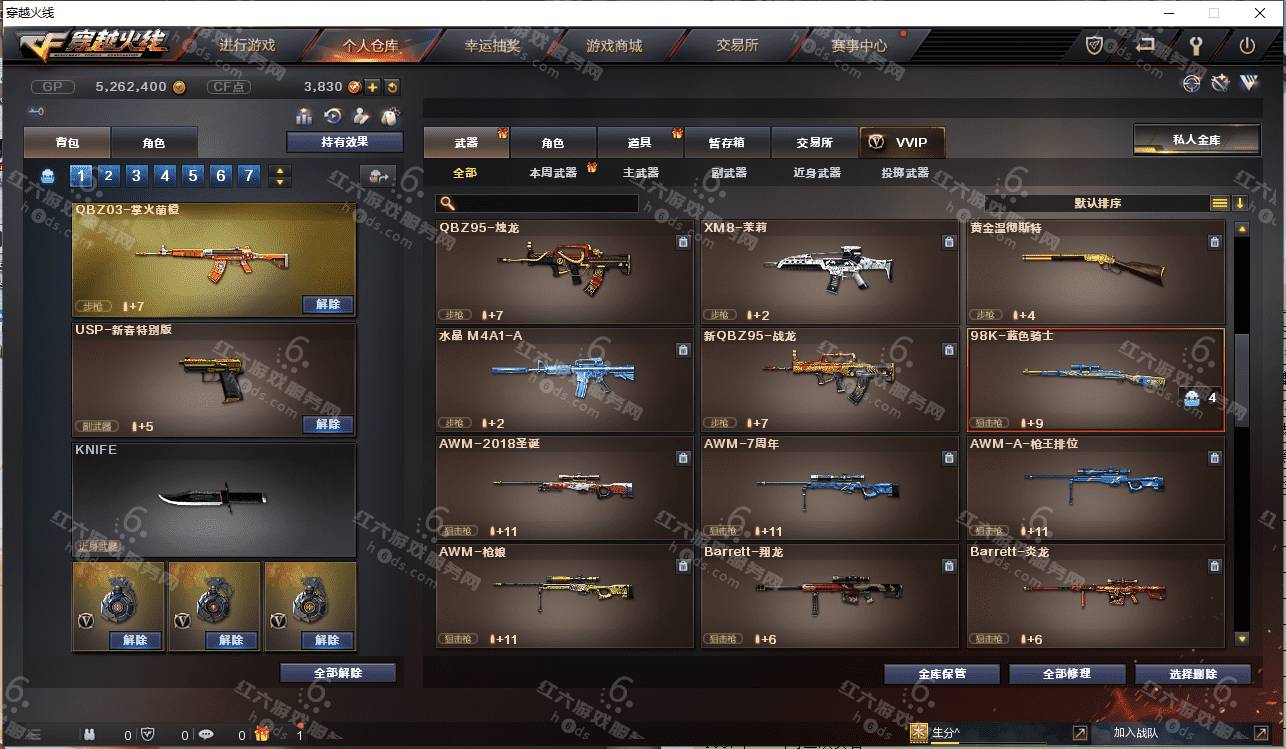Open the 持有效果 owned effects panel
1286x749 pixels.
(x=344, y=142)
